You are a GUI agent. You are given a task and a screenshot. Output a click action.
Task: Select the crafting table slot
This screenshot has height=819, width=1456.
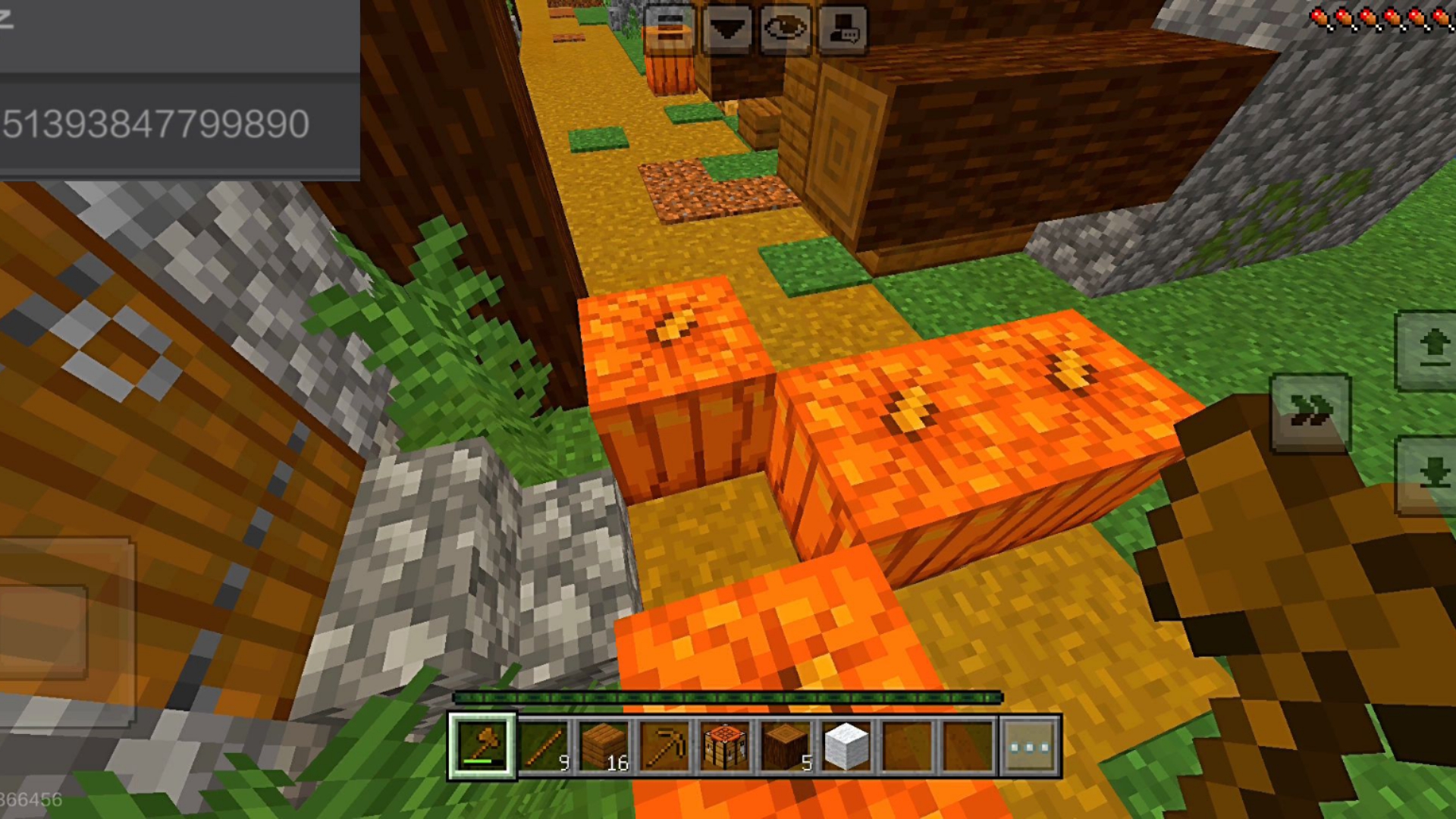tap(726, 746)
